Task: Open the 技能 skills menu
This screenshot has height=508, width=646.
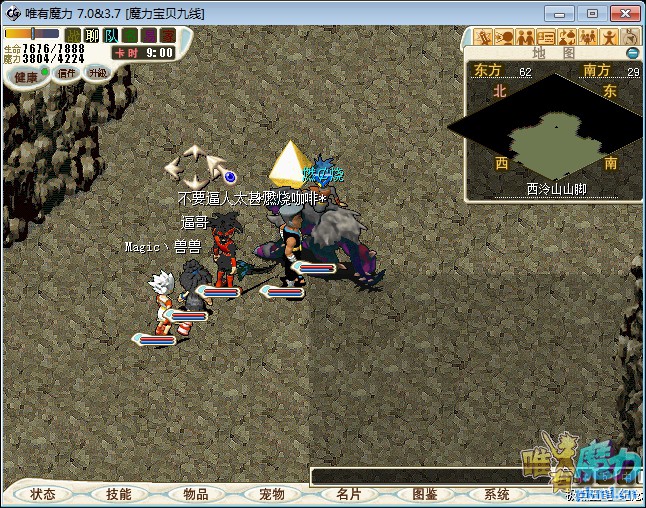Action: tap(119, 494)
